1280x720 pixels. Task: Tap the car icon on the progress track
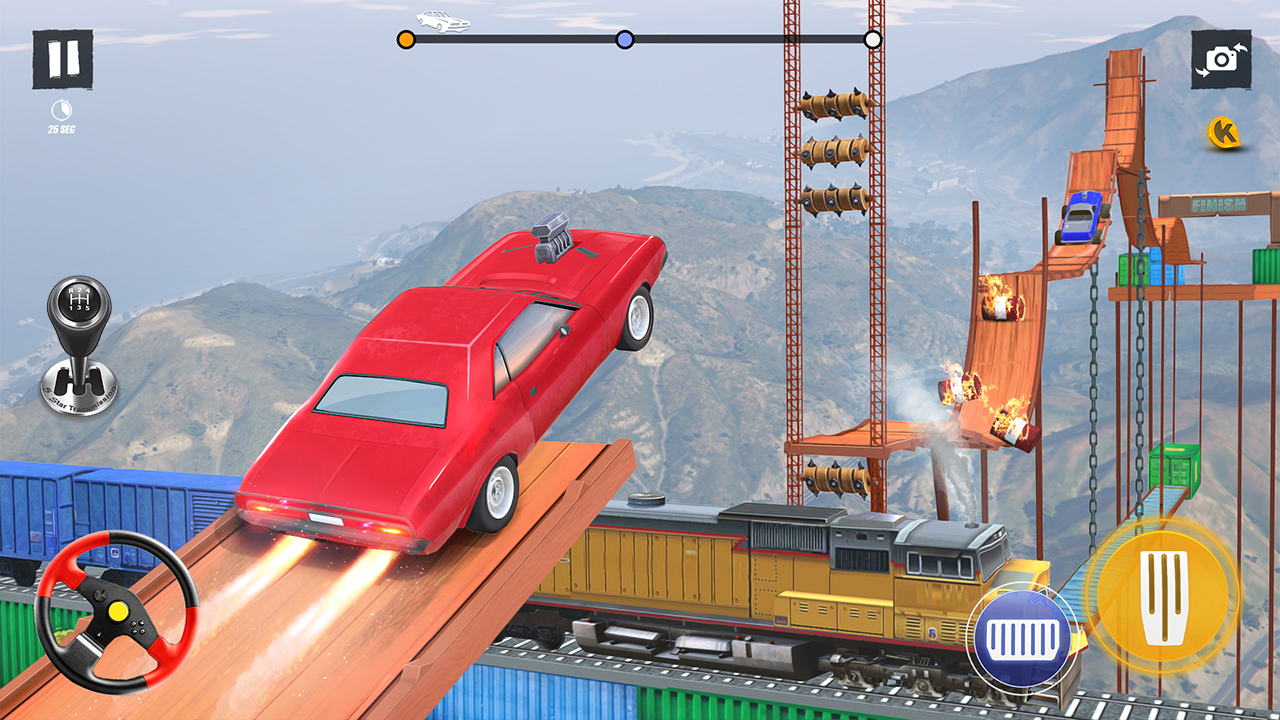[x=441, y=22]
